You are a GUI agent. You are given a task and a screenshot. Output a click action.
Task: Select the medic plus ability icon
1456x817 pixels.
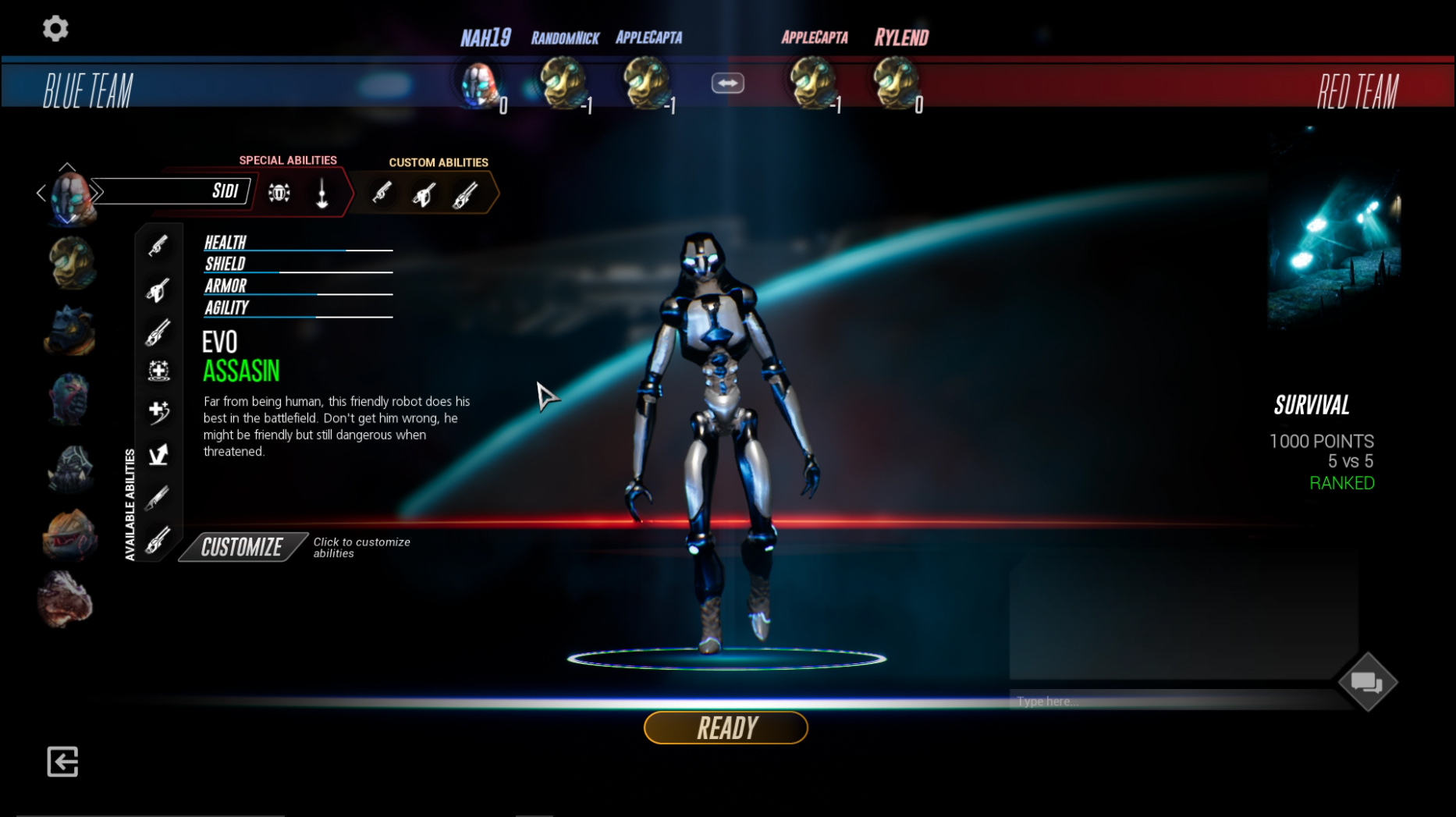tap(158, 412)
